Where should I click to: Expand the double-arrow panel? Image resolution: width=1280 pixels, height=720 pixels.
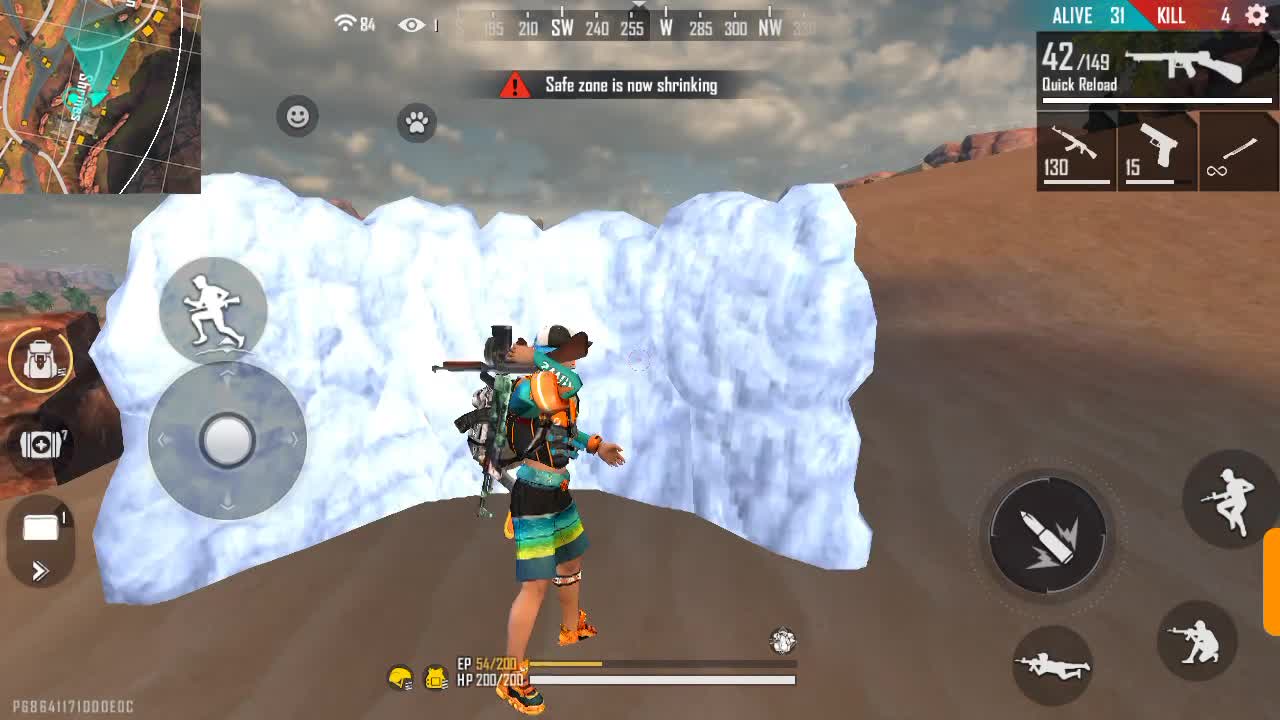pyautogui.click(x=40, y=571)
